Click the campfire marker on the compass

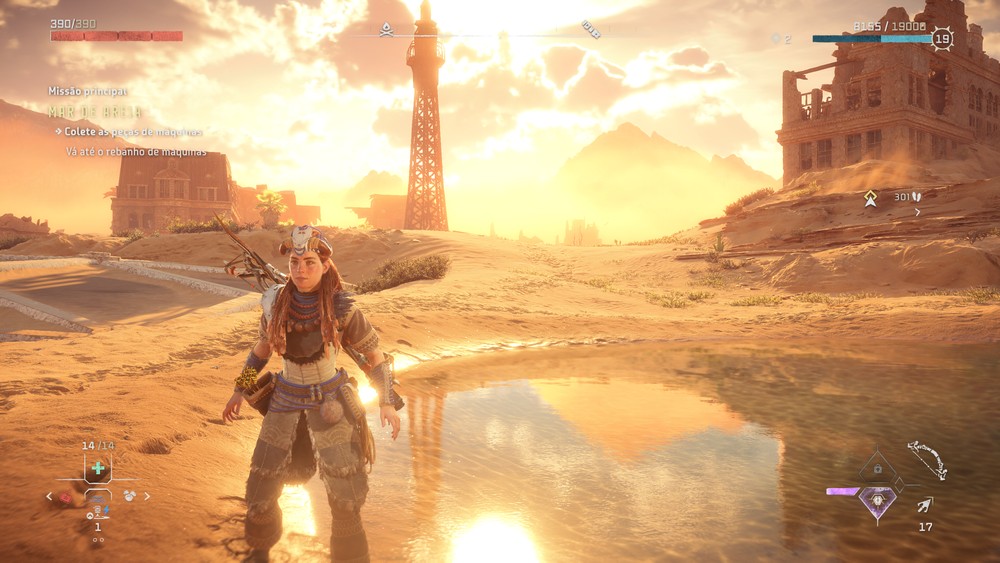click(x=386, y=29)
